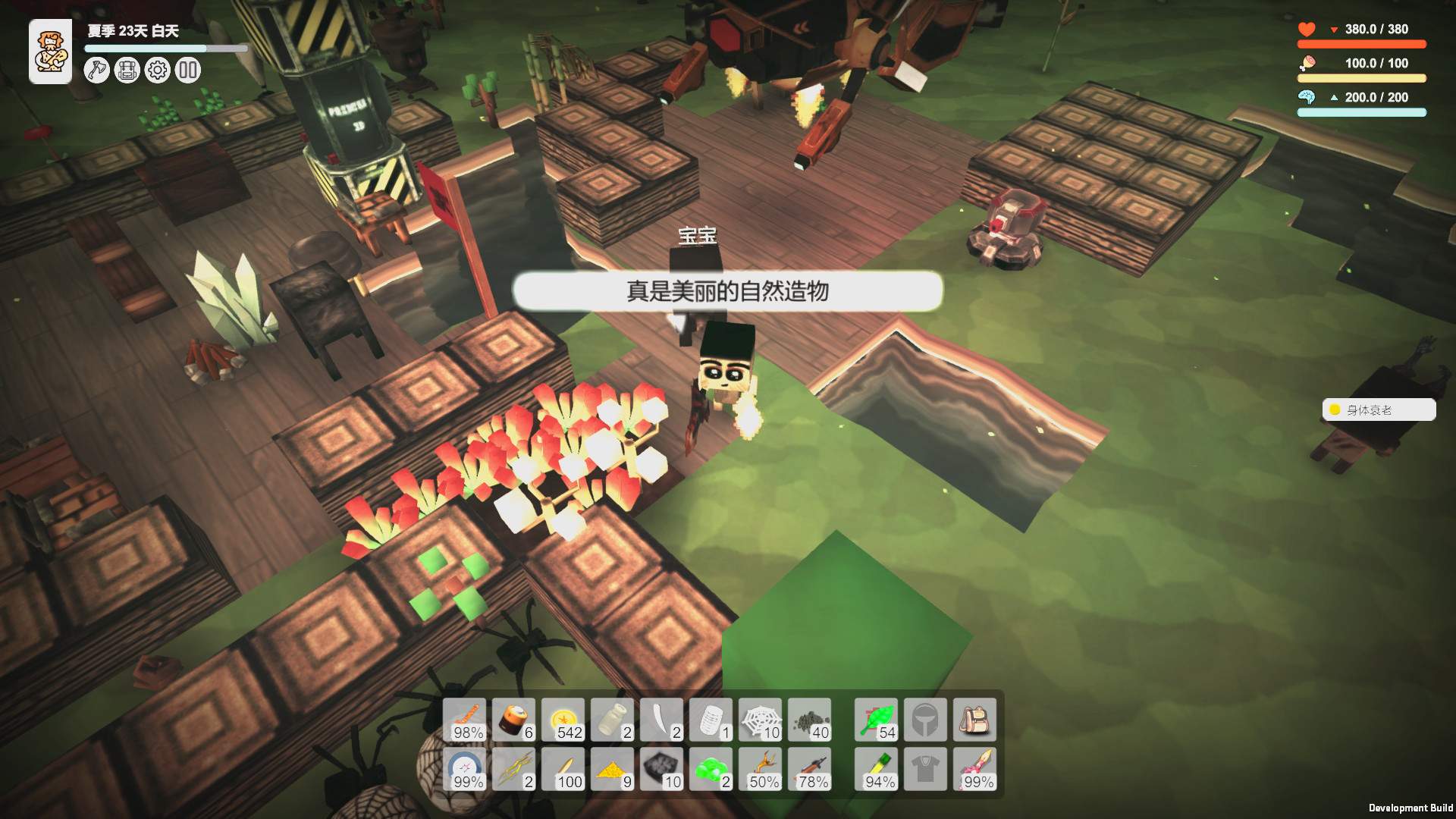
Task: Select the gold coin stack of 542
Action: (x=563, y=719)
